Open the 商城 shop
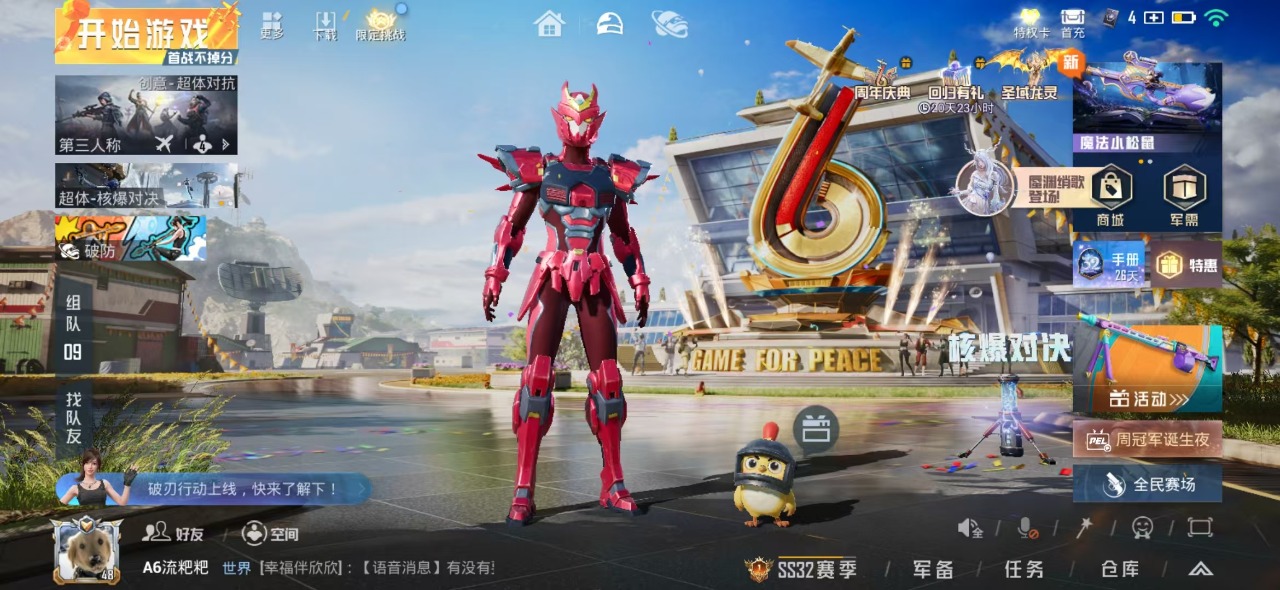The height and width of the screenshot is (590, 1280). pyautogui.click(x=1110, y=196)
